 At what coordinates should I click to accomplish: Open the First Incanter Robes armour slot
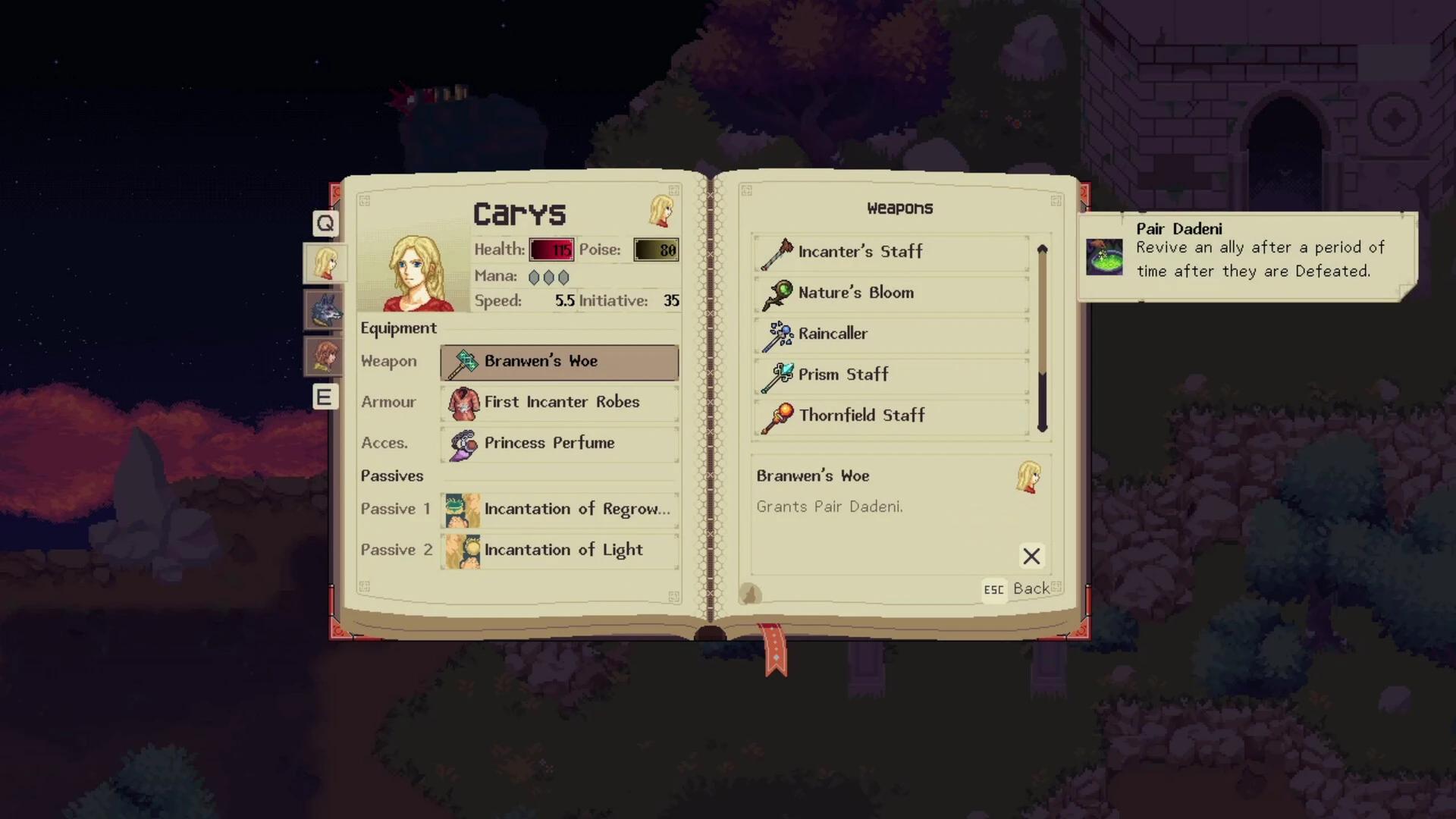[x=559, y=403]
